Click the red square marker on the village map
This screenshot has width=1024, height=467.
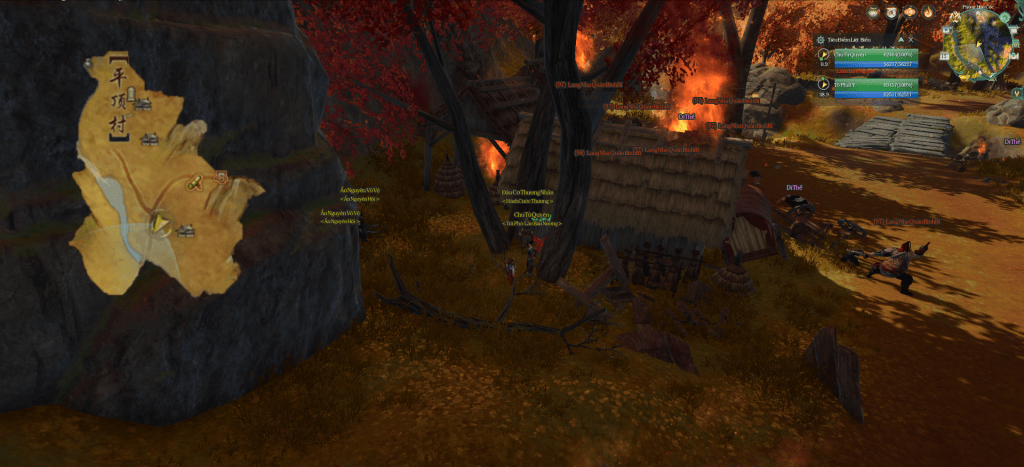[222, 176]
